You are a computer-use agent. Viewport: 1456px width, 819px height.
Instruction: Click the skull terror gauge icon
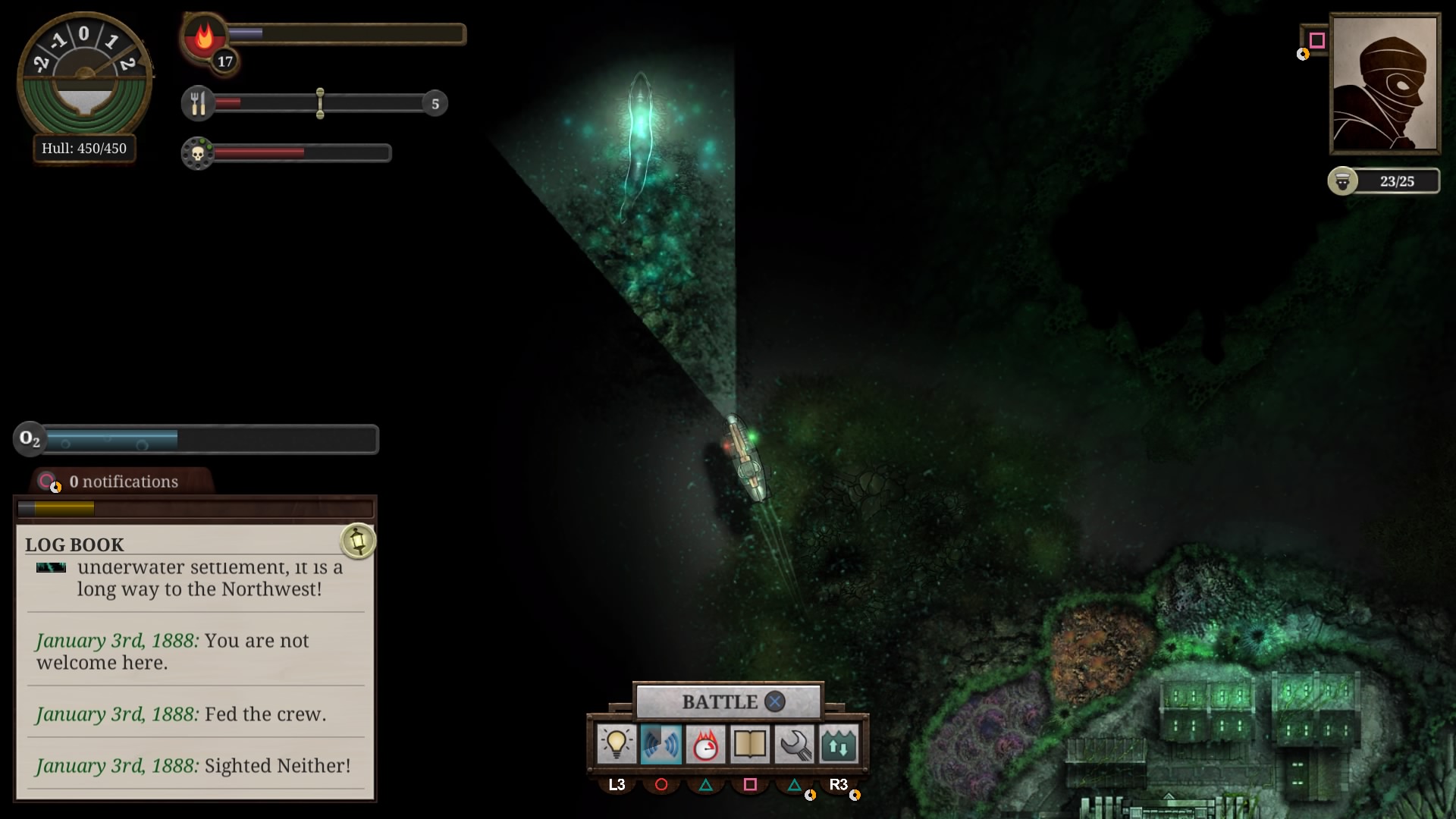199,152
